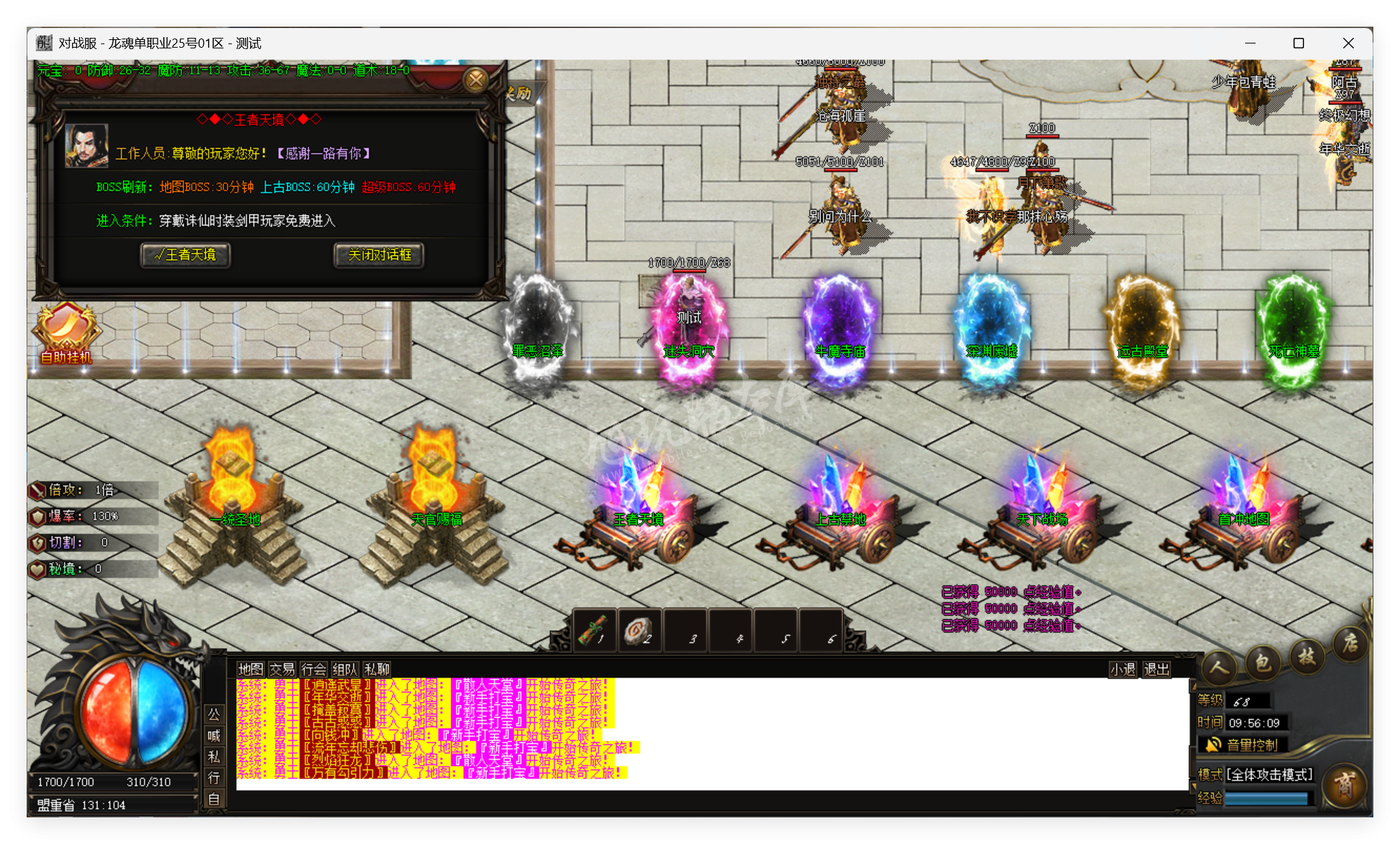Switch to 私聊 private chat

(377, 669)
